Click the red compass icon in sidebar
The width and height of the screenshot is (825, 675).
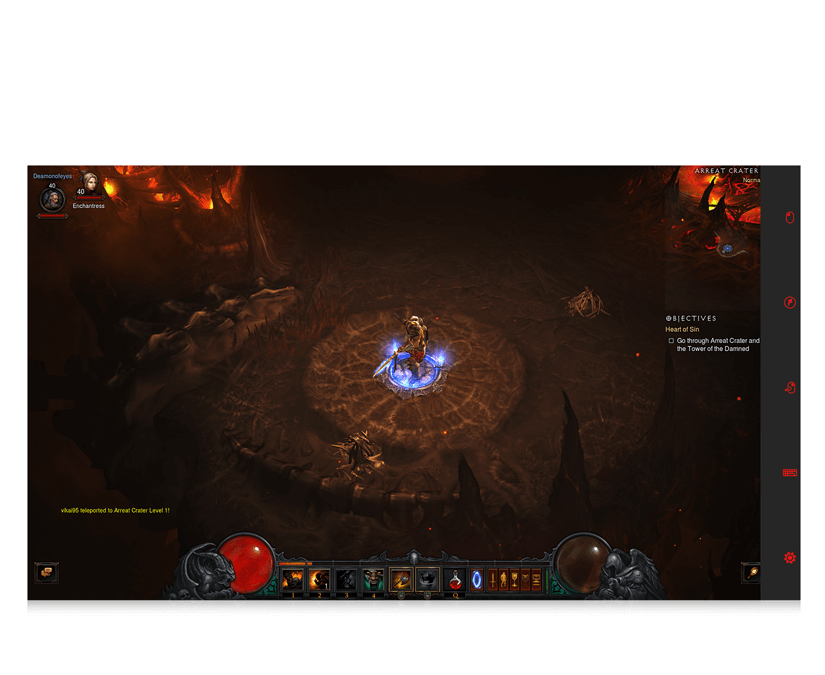[790, 302]
